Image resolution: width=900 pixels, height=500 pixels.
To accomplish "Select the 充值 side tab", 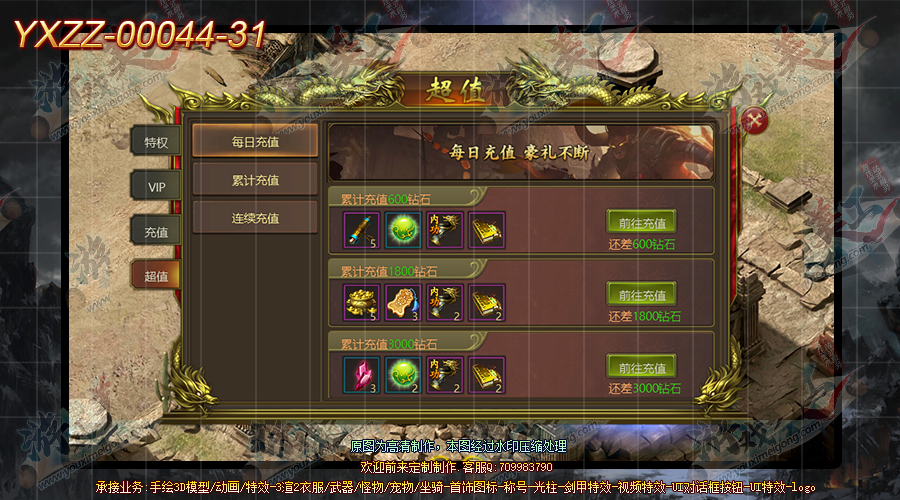I will click(156, 231).
